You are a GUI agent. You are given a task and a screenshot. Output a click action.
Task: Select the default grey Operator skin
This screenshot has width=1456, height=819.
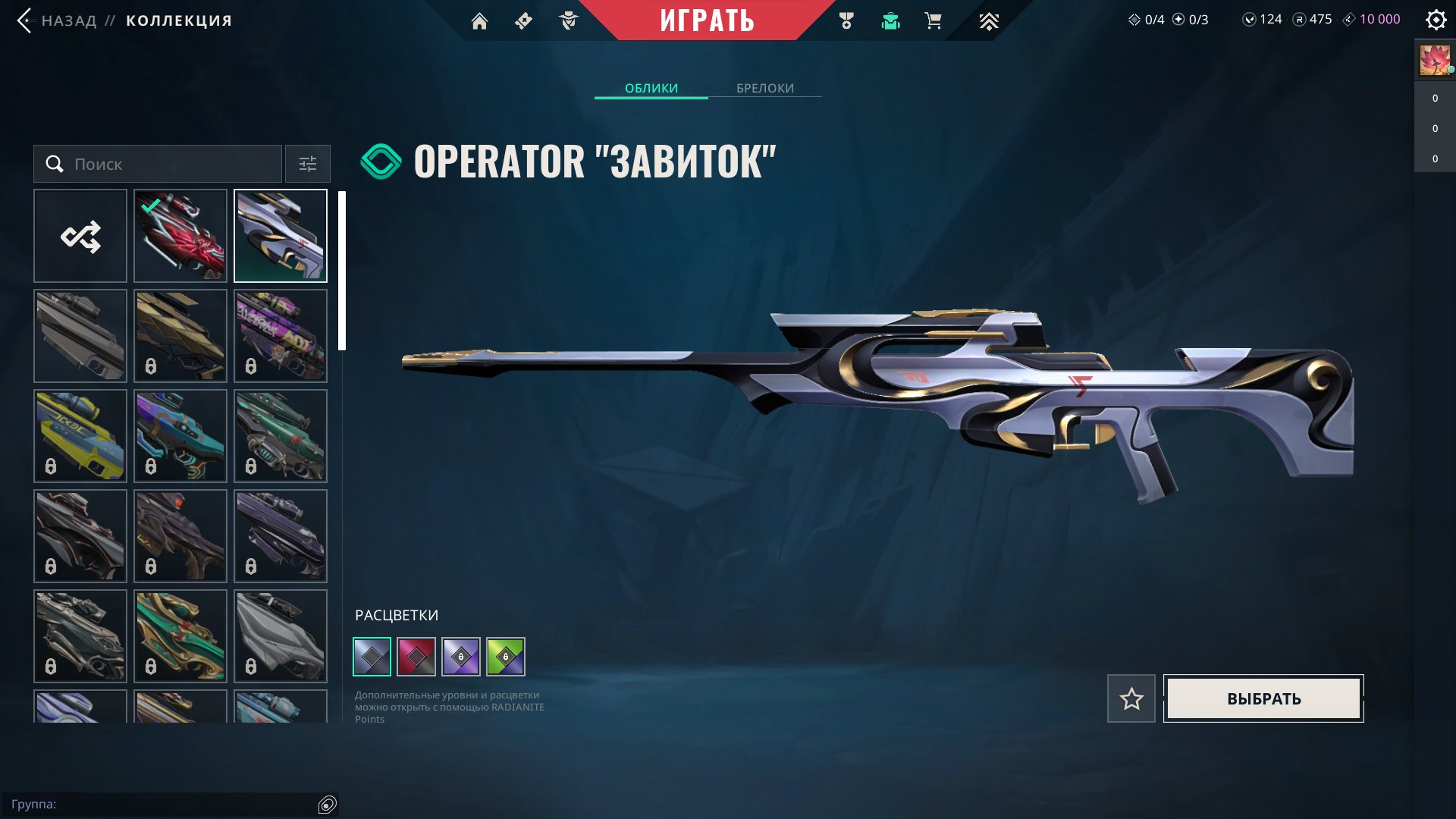click(x=80, y=336)
